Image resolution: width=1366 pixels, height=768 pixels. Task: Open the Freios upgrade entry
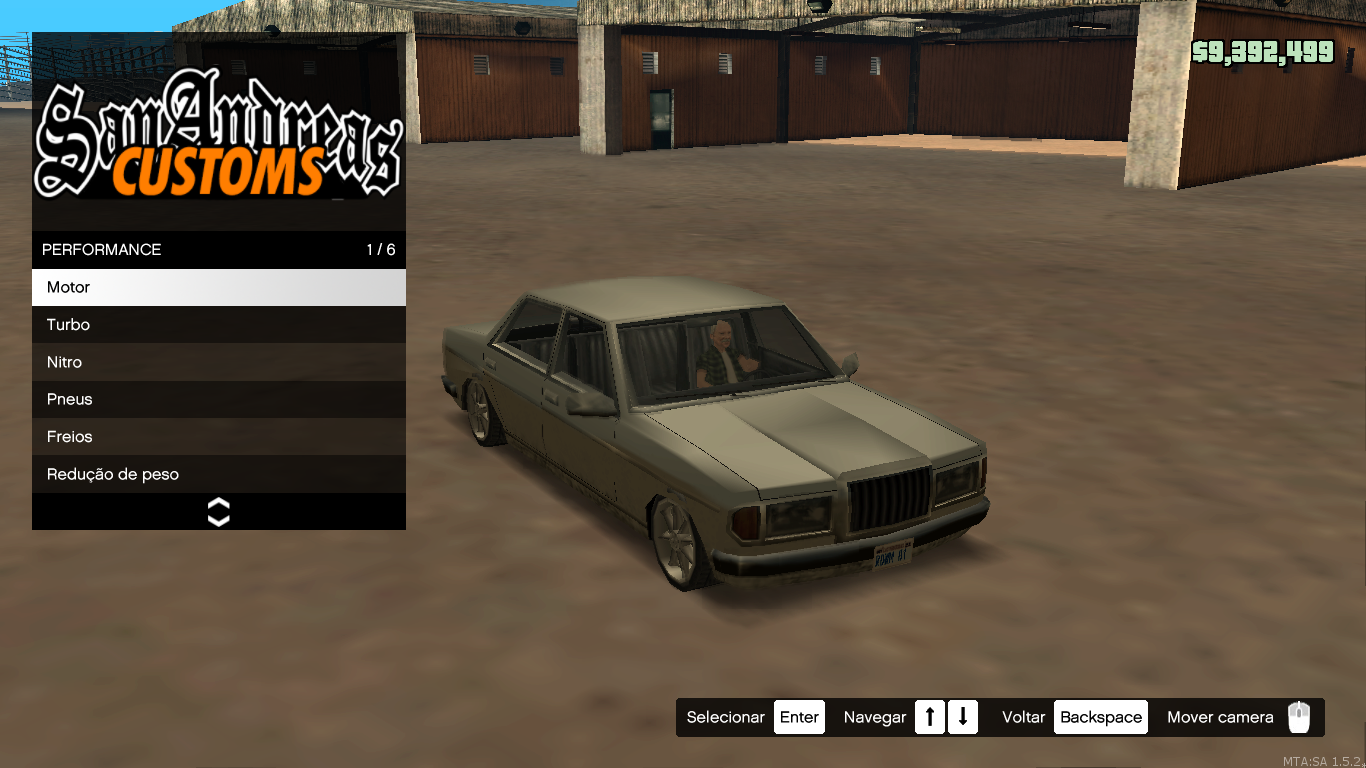coord(218,437)
